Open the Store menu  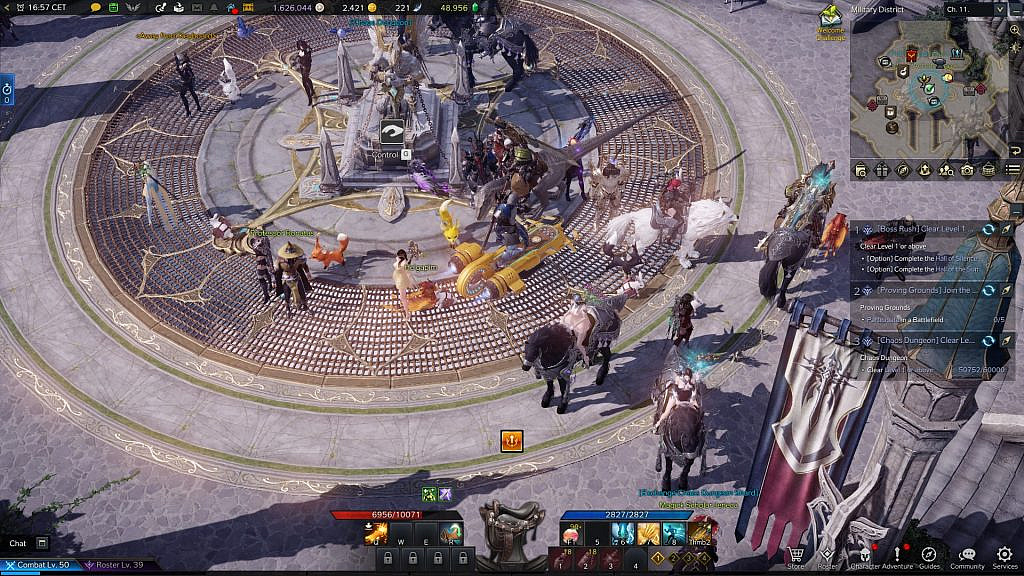click(x=796, y=556)
